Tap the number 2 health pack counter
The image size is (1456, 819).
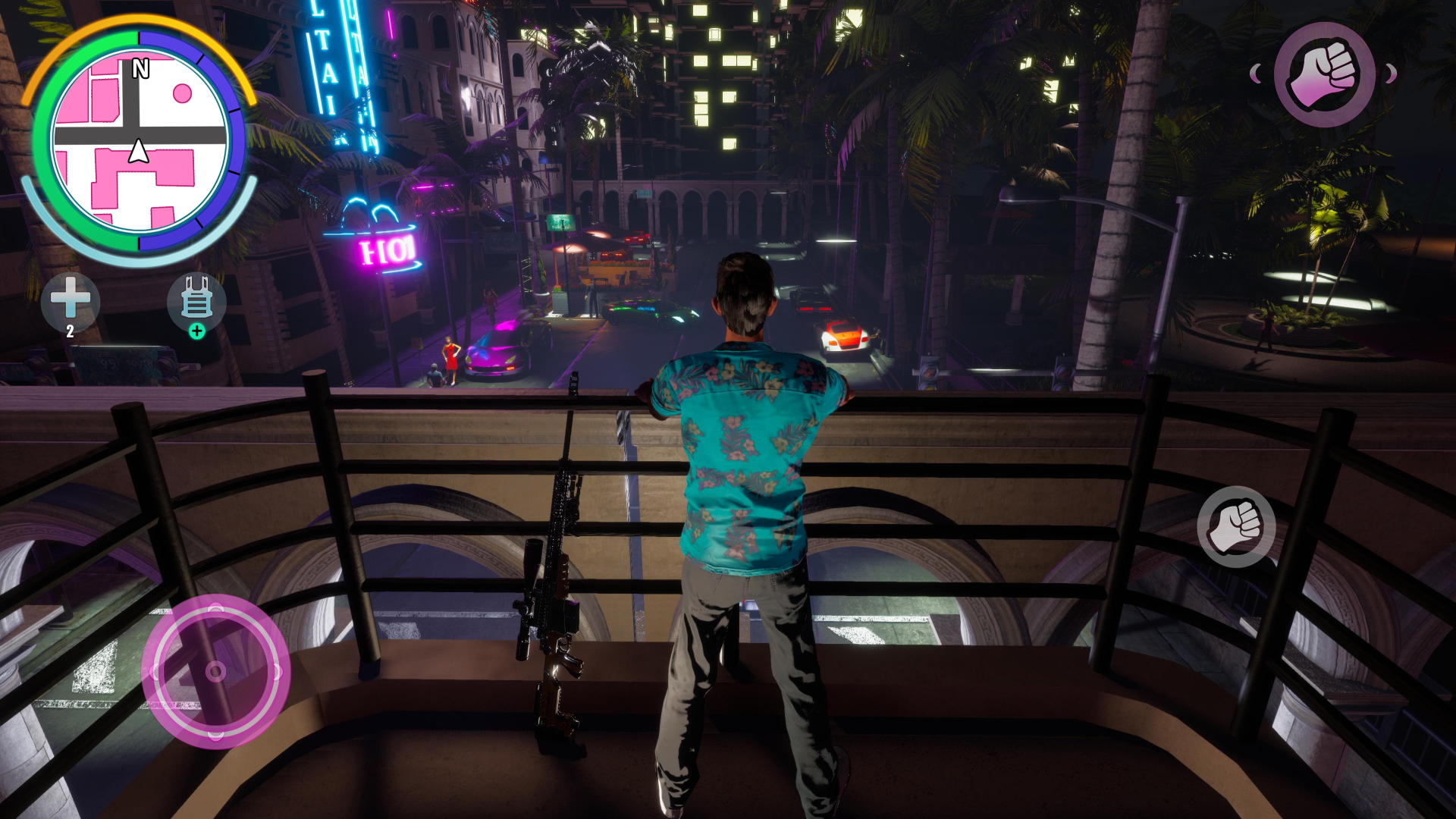pos(69,331)
